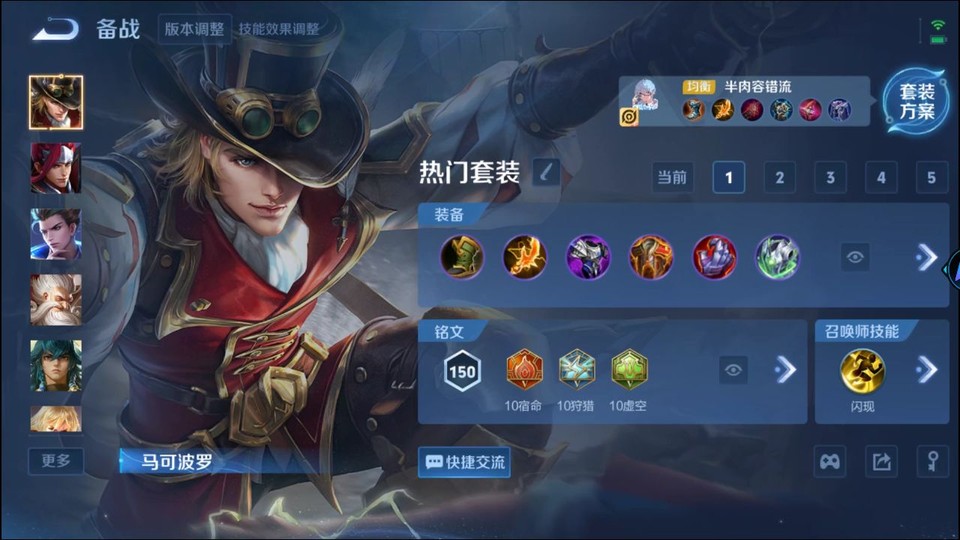This screenshot has width=960, height=540.
Task: Toggle 铭文 visibility eye icon
Action: click(733, 370)
